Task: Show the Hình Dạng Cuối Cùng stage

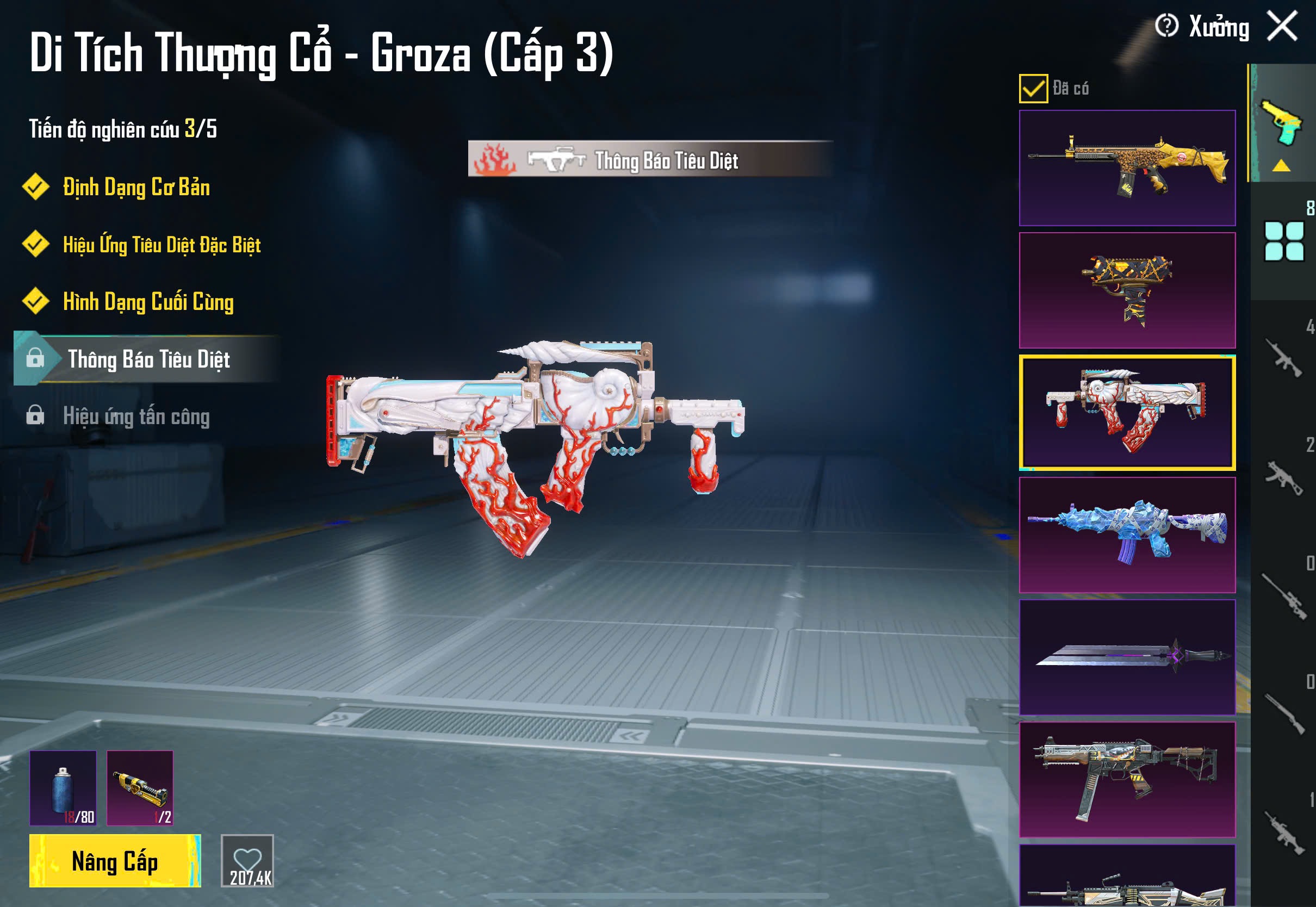Action: click(148, 302)
